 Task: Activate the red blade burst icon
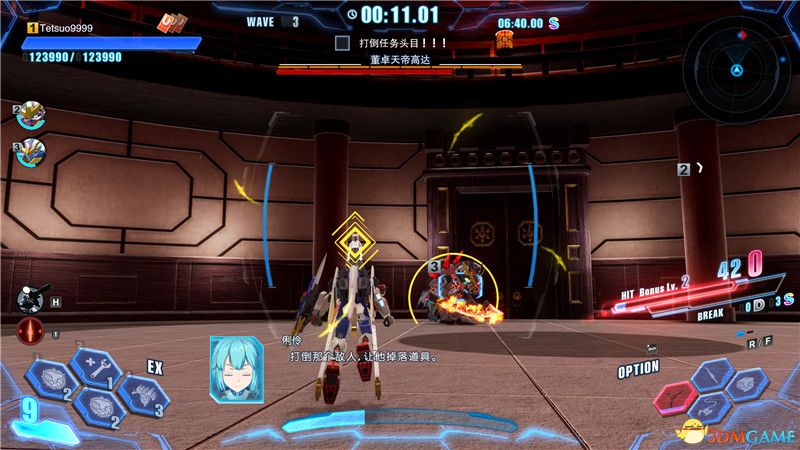point(30,331)
